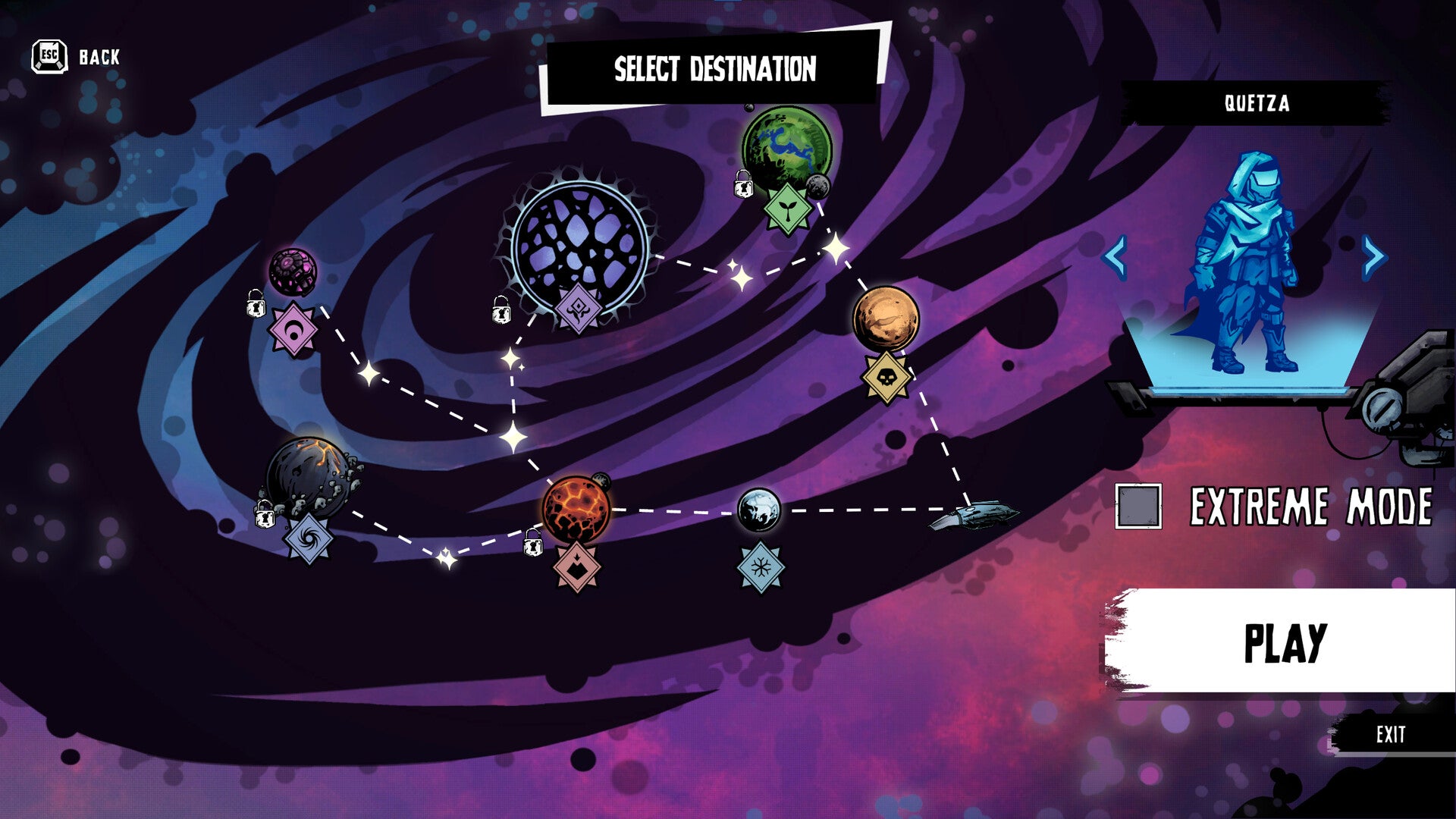Choose the locked small magenta planet
Viewport: 1456px width, 819px height.
coord(292,271)
